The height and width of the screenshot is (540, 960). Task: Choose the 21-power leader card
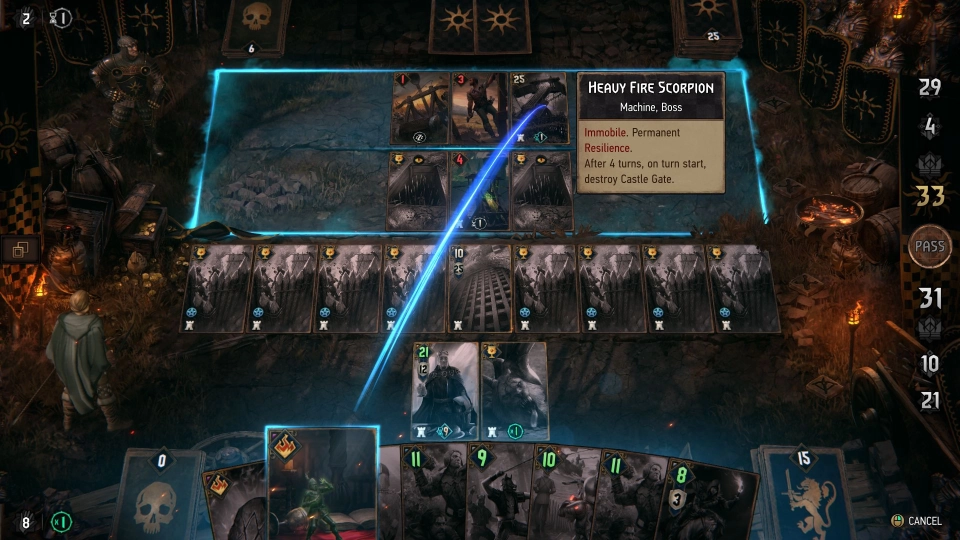445,390
